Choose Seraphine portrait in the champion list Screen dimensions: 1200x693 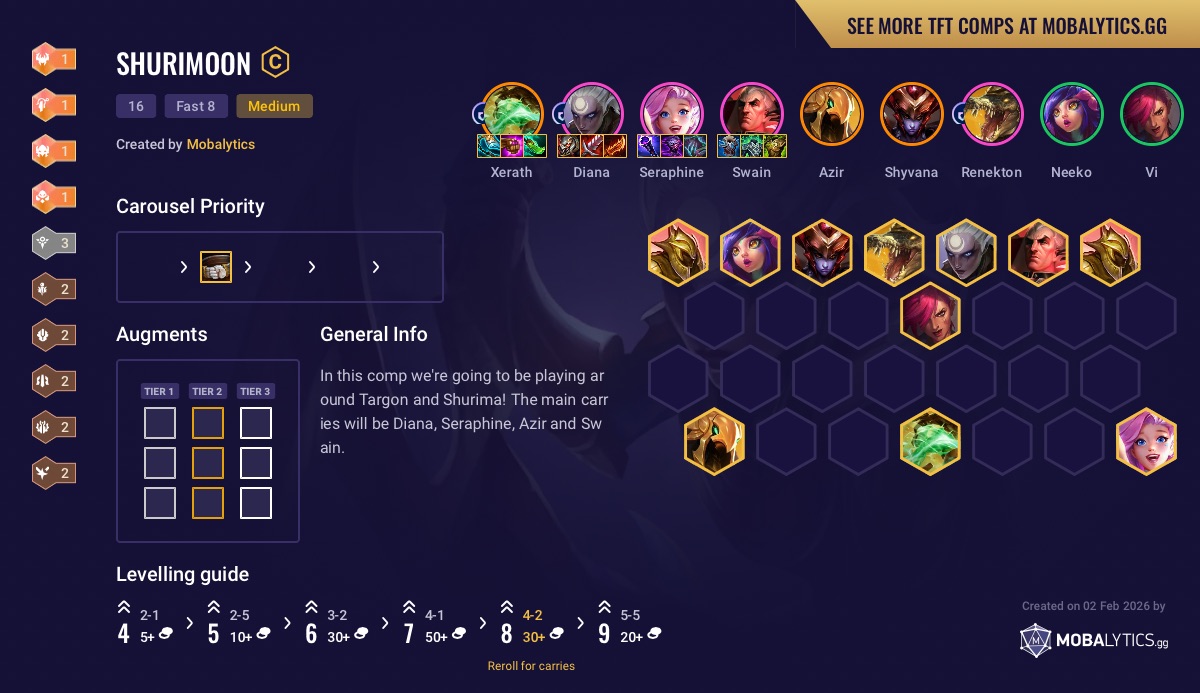pyautogui.click(x=671, y=111)
